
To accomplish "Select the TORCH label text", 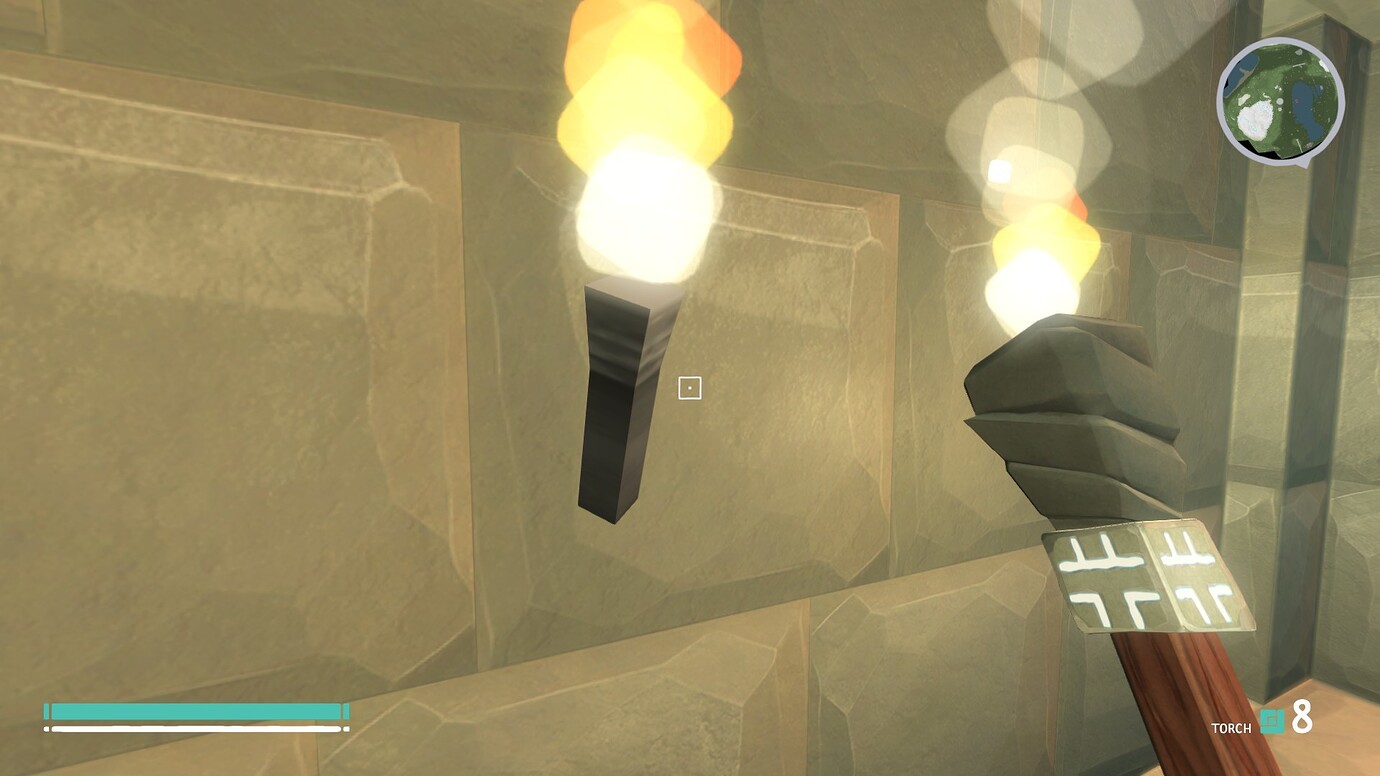I will click(x=1233, y=728).
